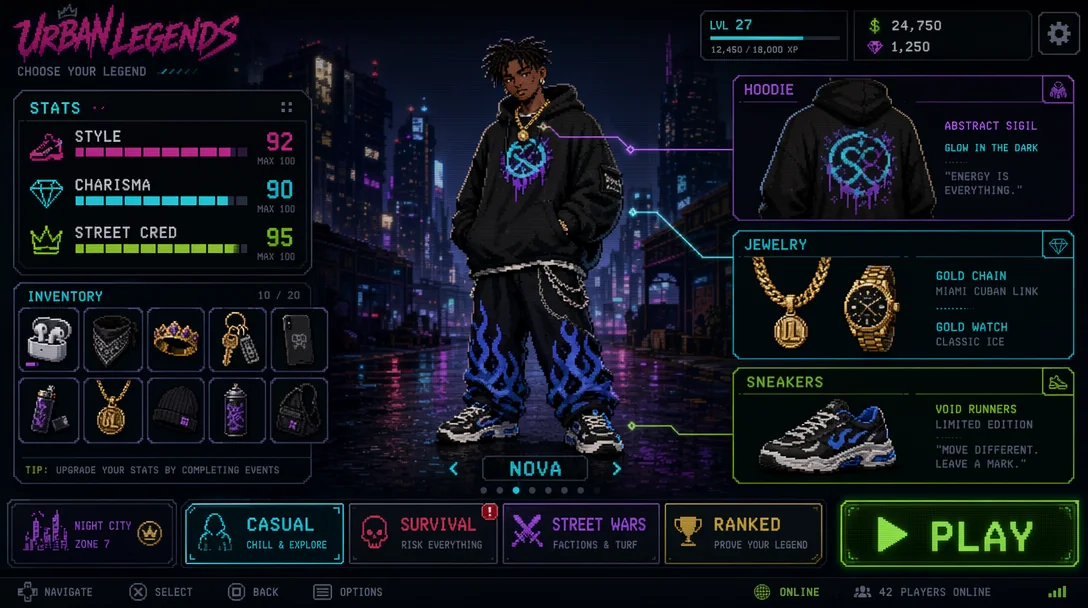Open the Jewelry equipment panel
The image size is (1088, 608).
point(903,296)
